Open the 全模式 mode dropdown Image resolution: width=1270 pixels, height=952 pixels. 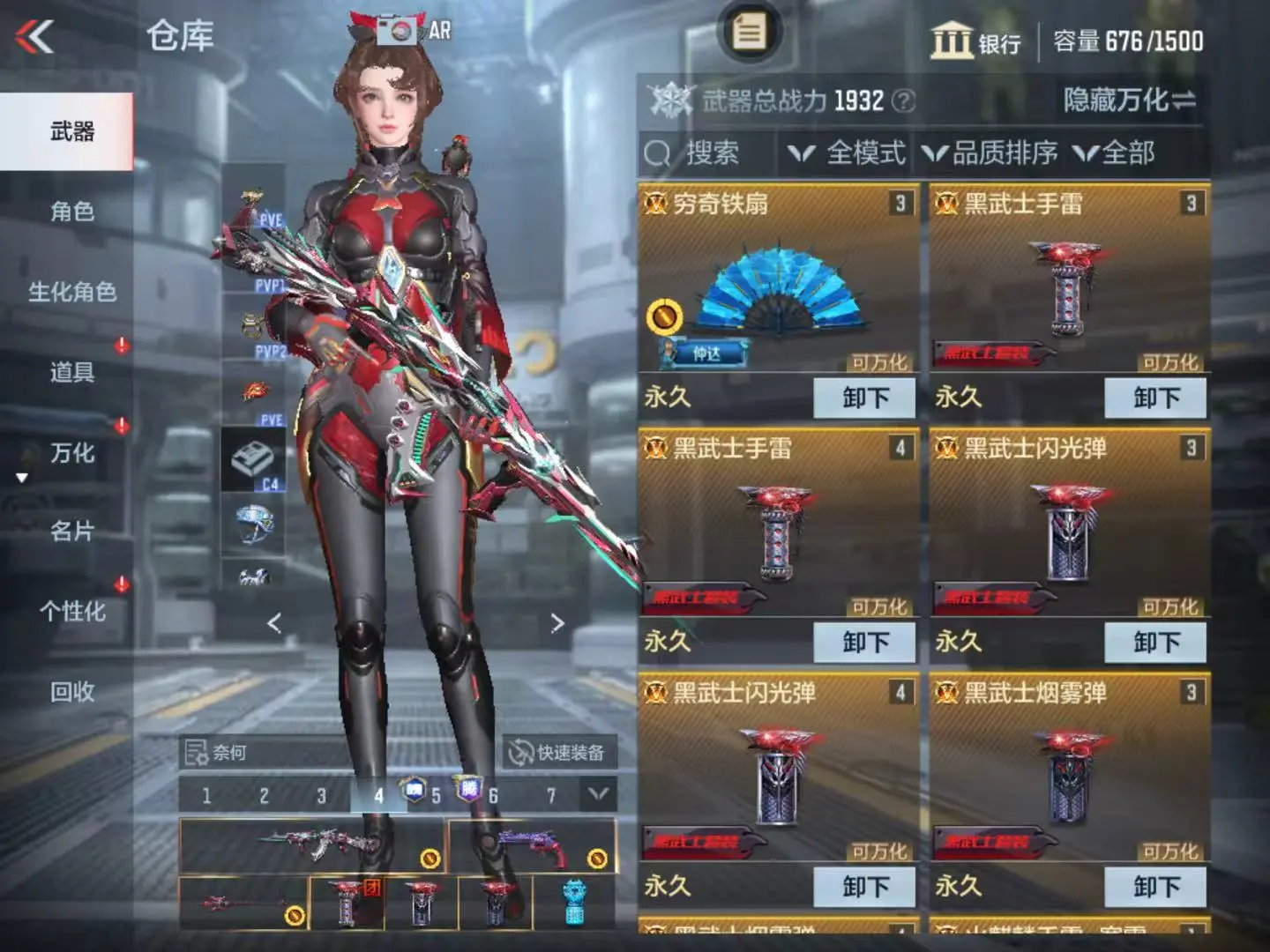(848, 153)
